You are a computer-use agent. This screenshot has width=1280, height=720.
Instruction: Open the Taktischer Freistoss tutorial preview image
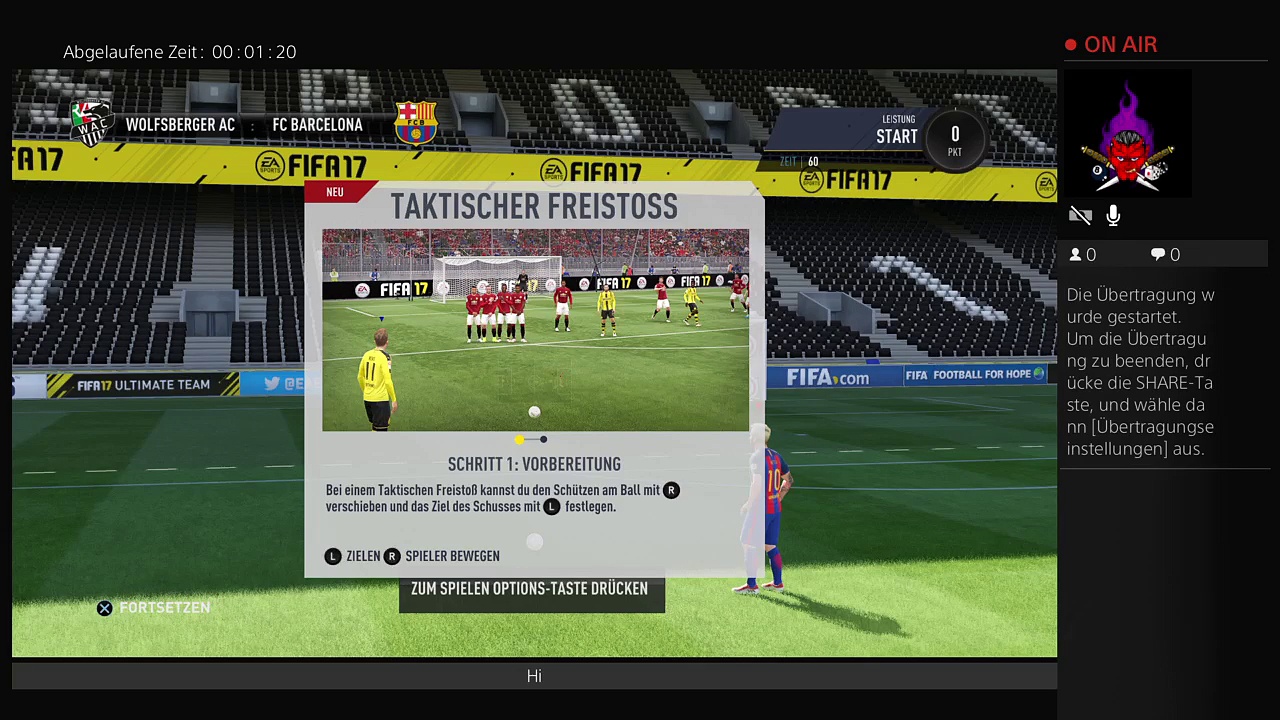pos(535,330)
